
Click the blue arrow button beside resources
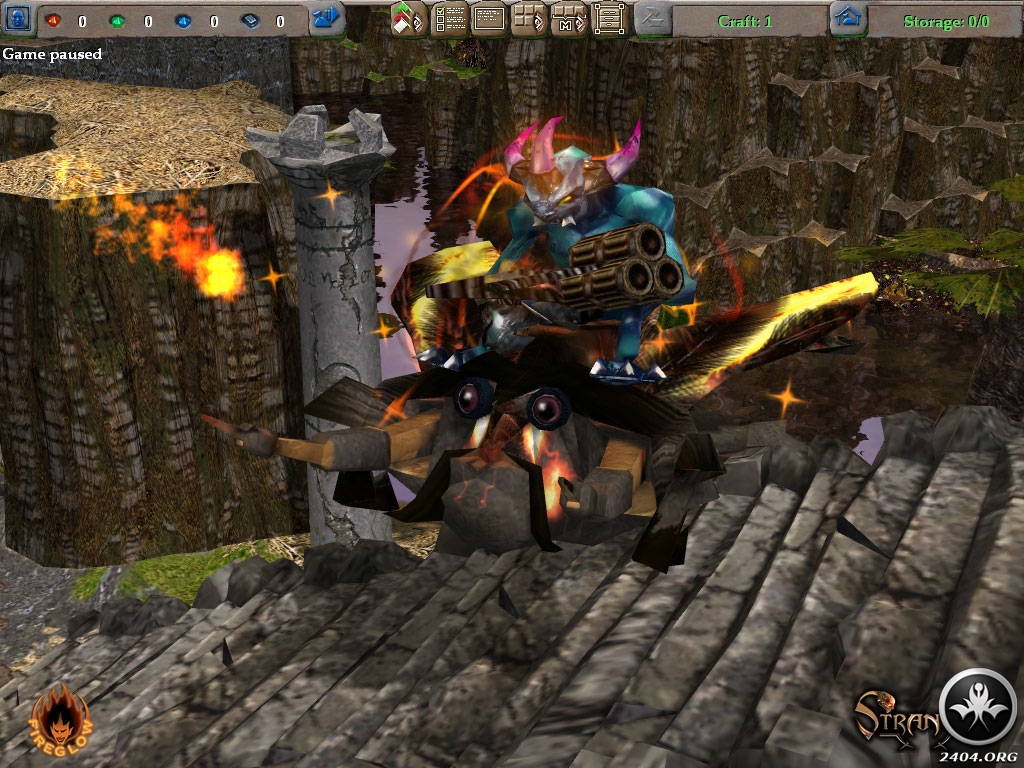point(325,19)
